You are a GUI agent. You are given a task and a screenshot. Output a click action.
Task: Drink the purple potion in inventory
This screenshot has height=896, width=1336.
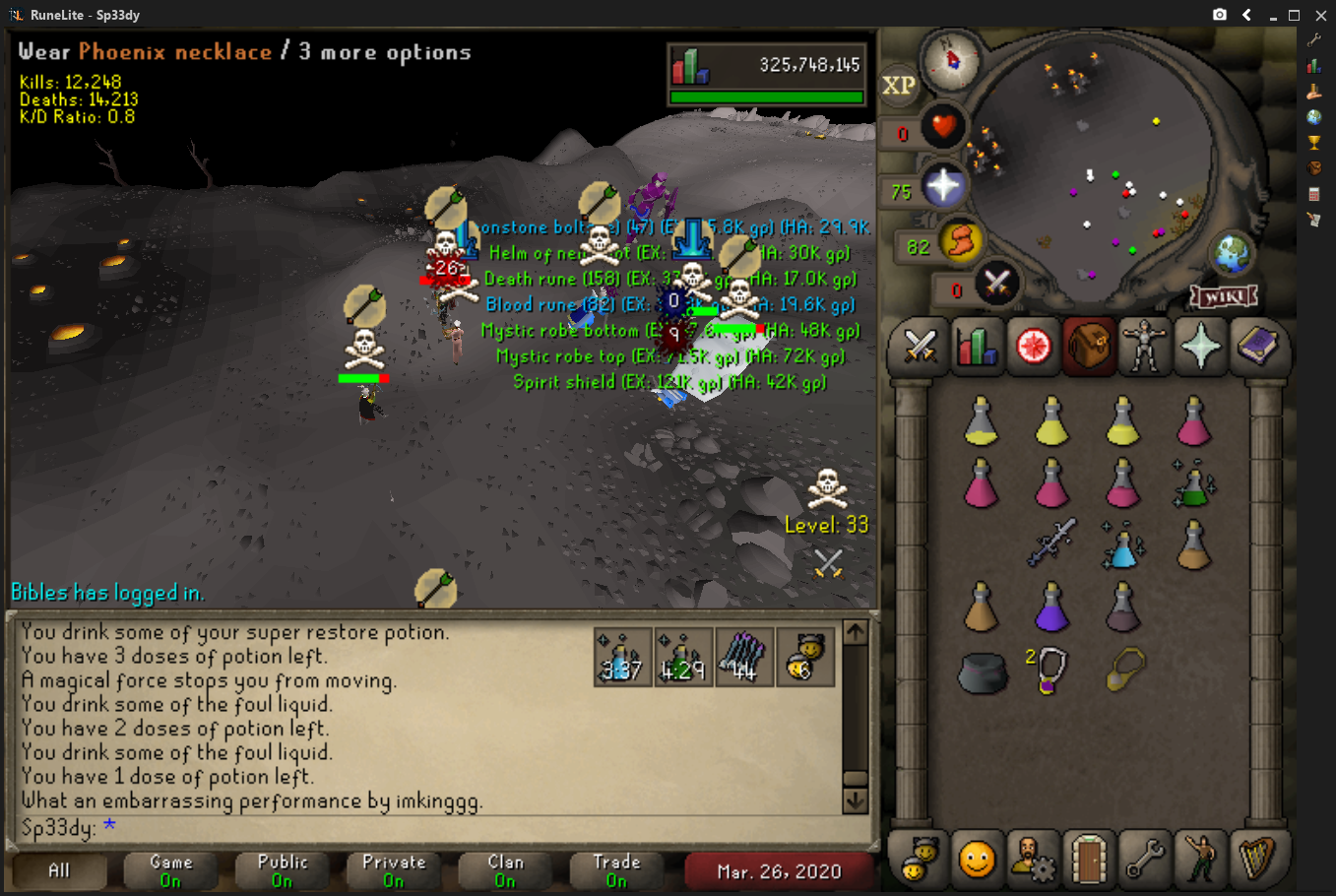1051,606
